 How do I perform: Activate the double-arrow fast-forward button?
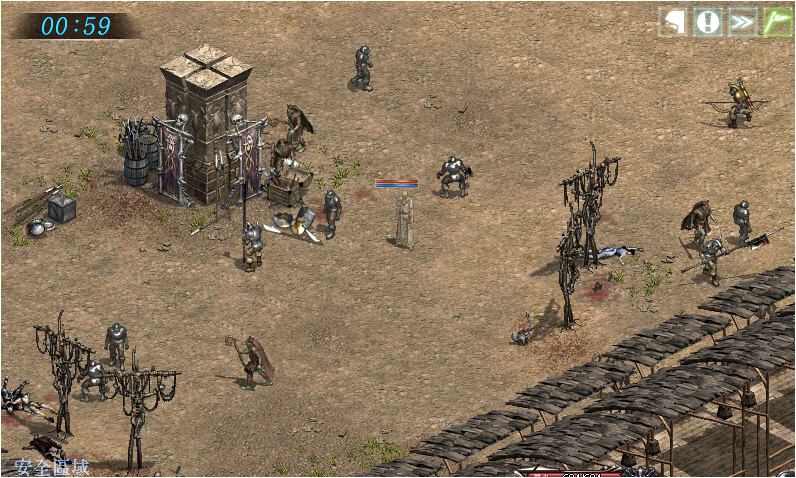tap(742, 22)
